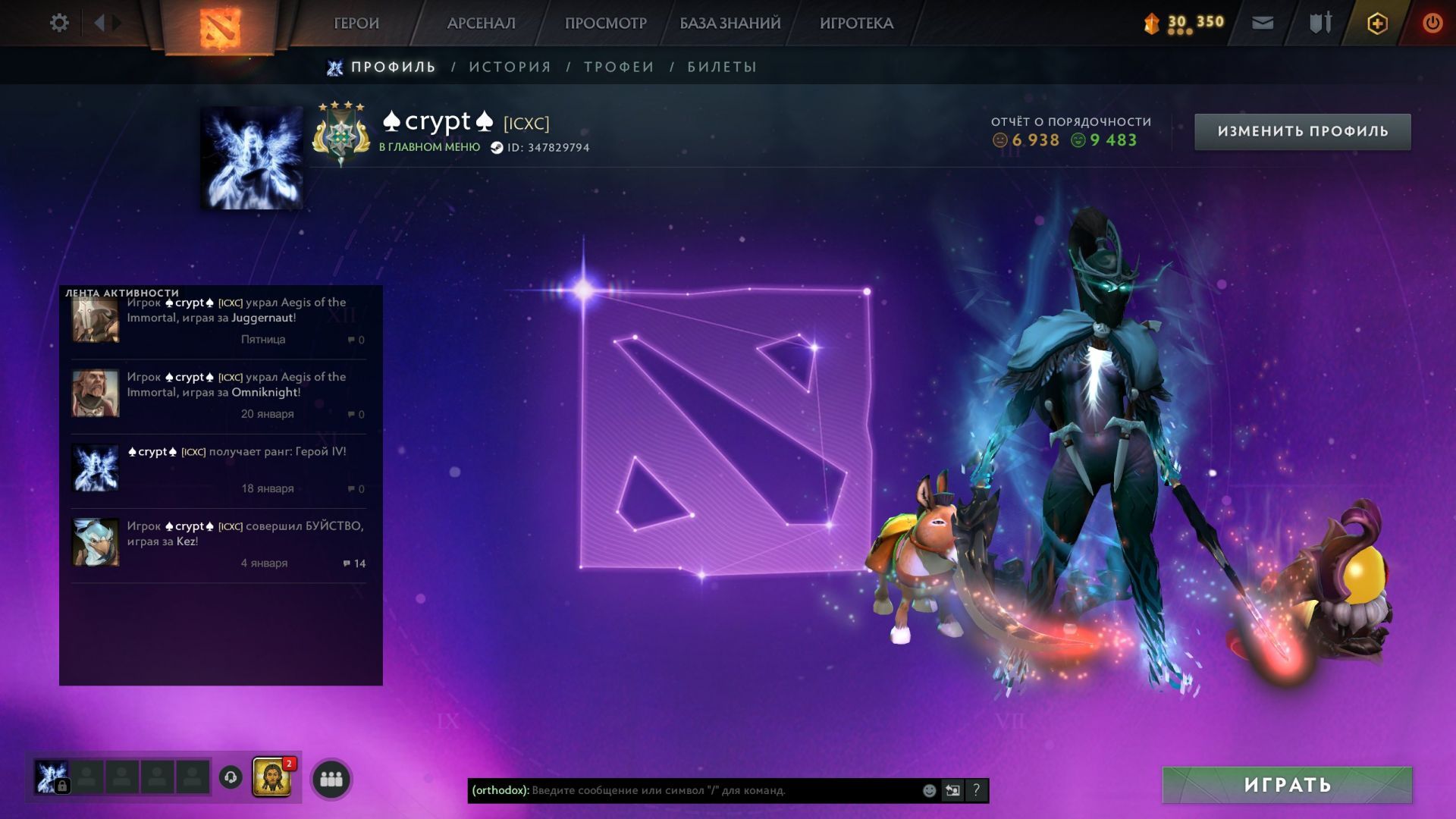Click the ИЗМЕНИТЬ ПРОФИЛЬ button
Image resolution: width=1456 pixels, height=819 pixels.
tap(1302, 131)
